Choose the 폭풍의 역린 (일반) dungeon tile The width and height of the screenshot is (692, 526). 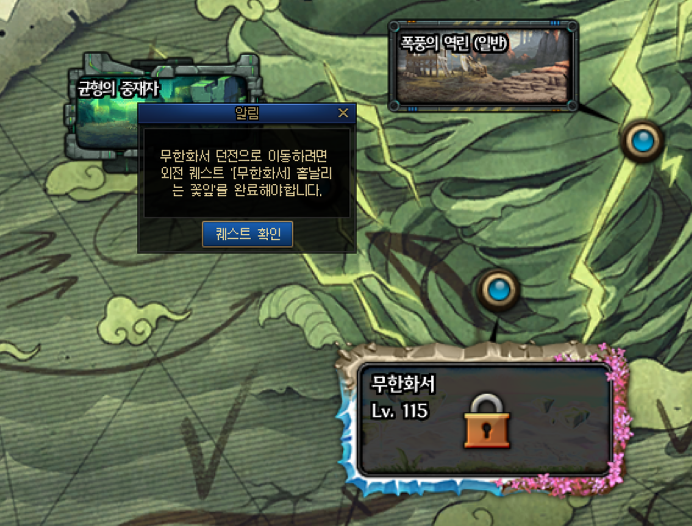(x=483, y=66)
